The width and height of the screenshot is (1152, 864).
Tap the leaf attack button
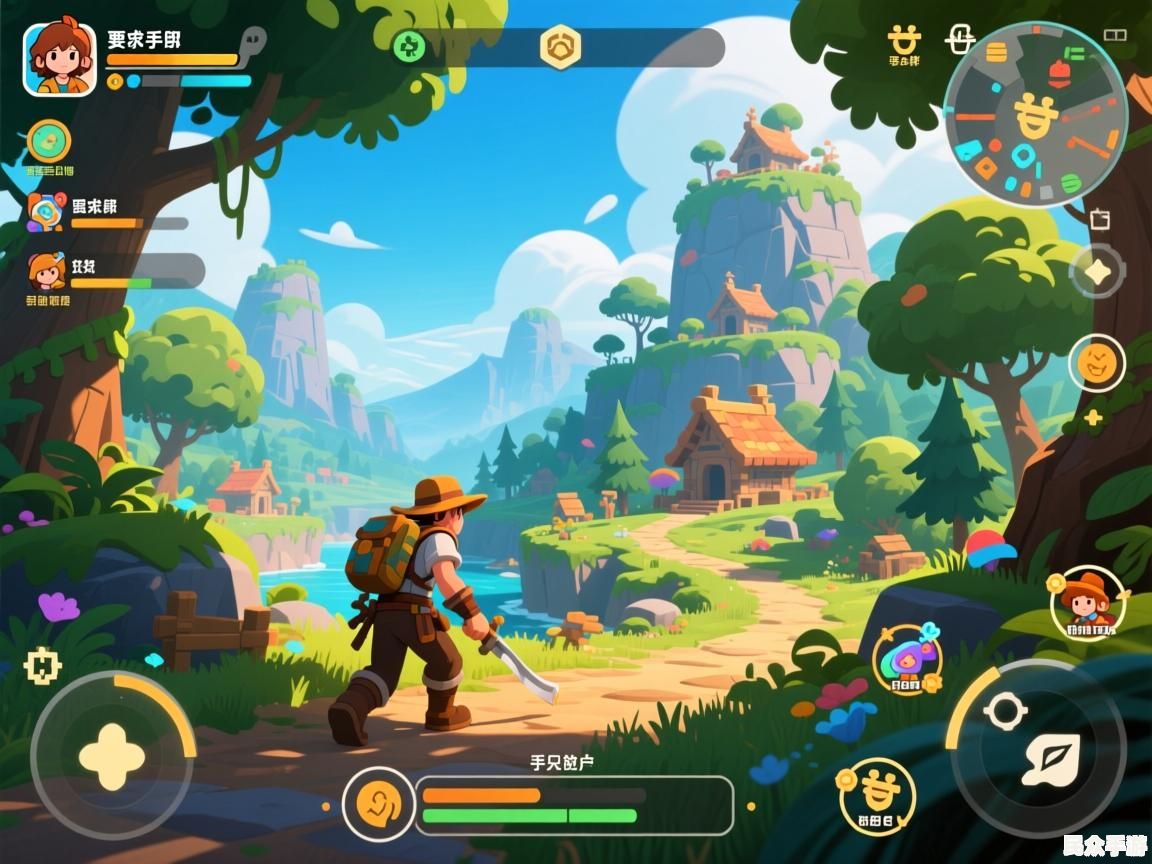(x=1049, y=760)
